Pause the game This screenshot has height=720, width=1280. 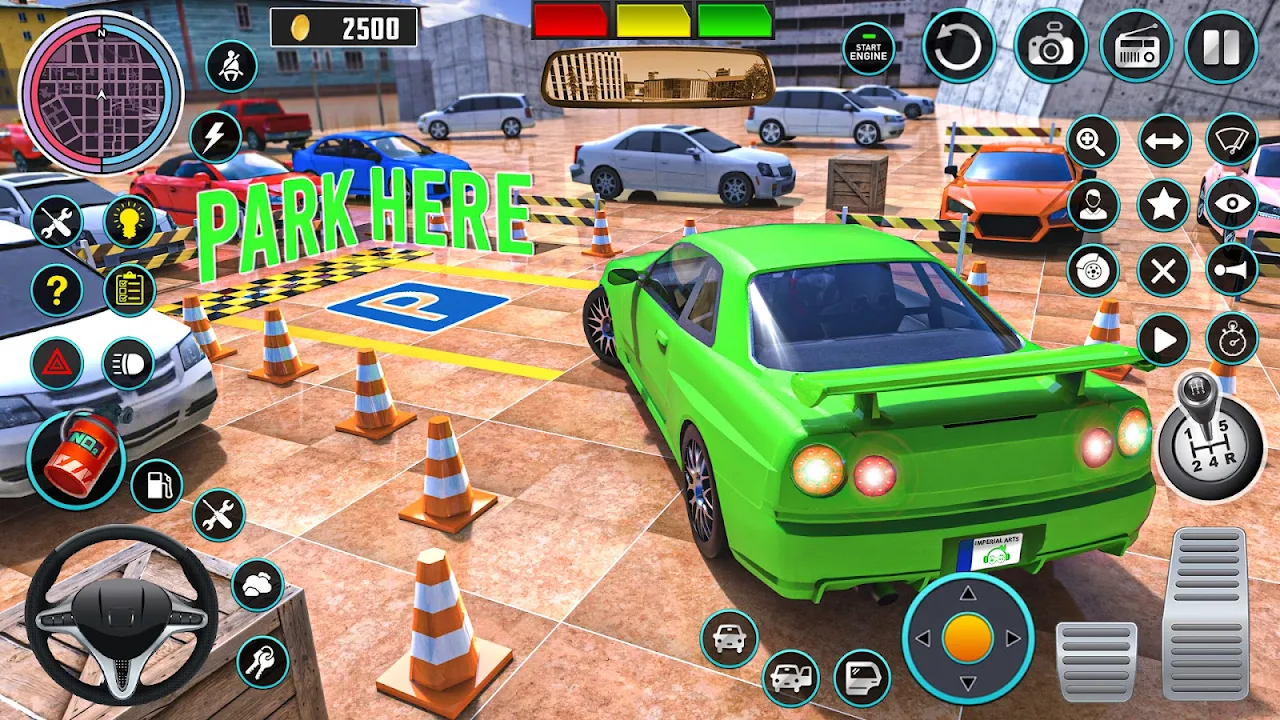point(1221,46)
